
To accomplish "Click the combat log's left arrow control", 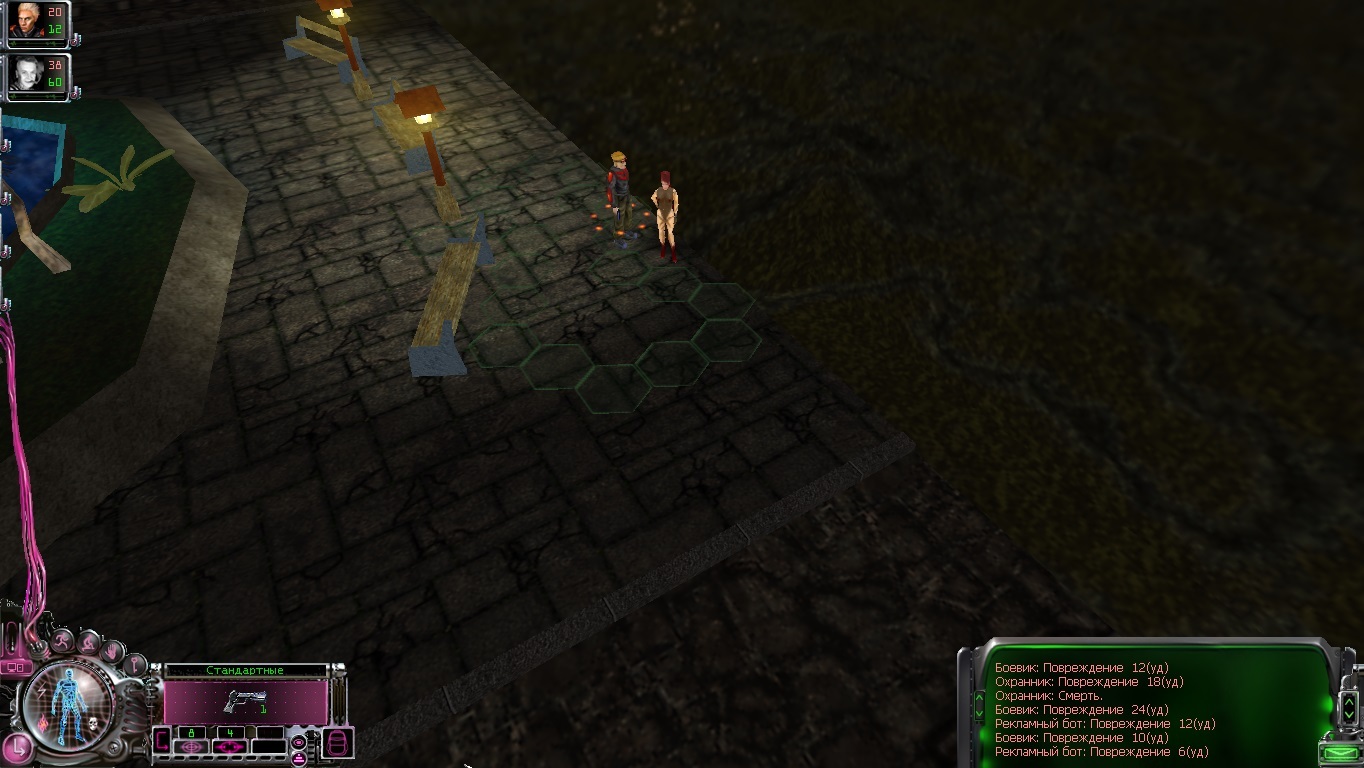I will (x=978, y=704).
